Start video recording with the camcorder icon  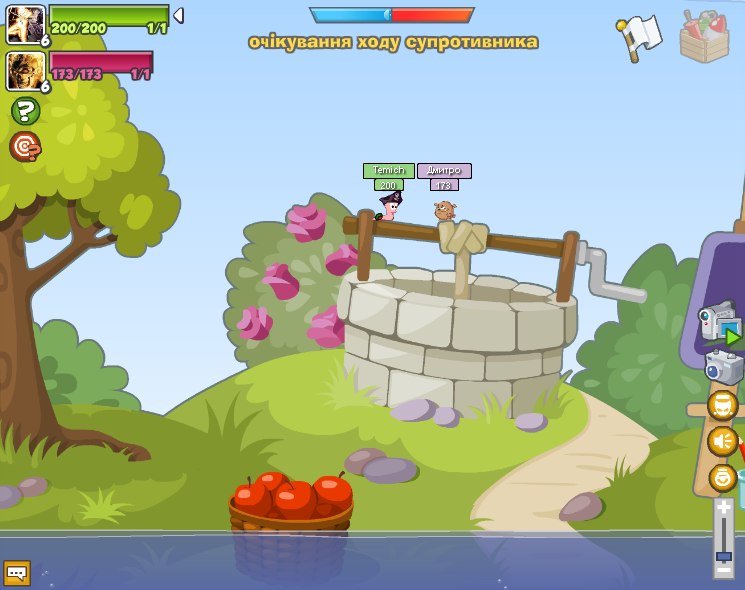pyautogui.click(x=718, y=323)
